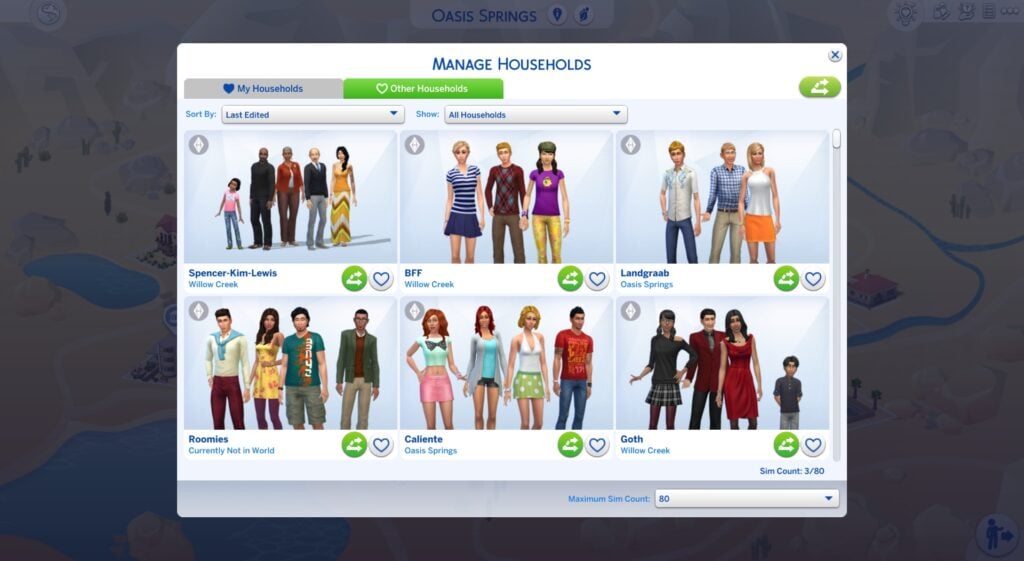
Task: Click the green transfer button above the scrollbar
Action: tap(819, 88)
